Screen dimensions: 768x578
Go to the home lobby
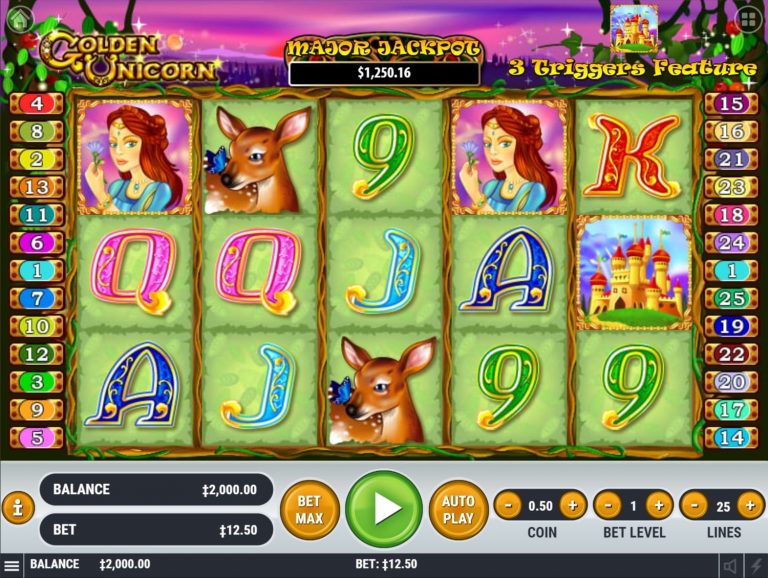click(18, 18)
